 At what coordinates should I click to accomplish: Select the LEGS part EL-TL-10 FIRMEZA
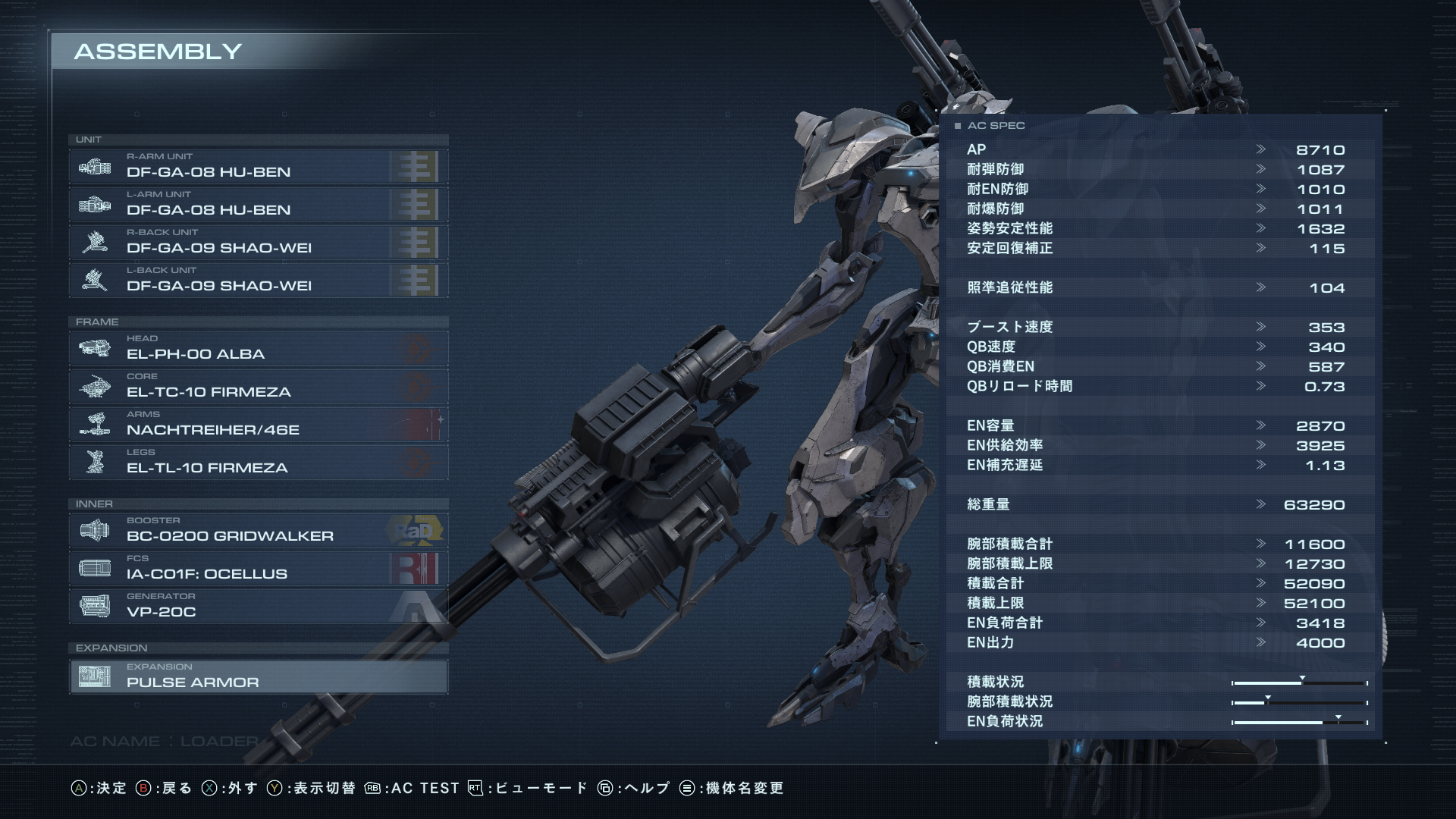258,462
